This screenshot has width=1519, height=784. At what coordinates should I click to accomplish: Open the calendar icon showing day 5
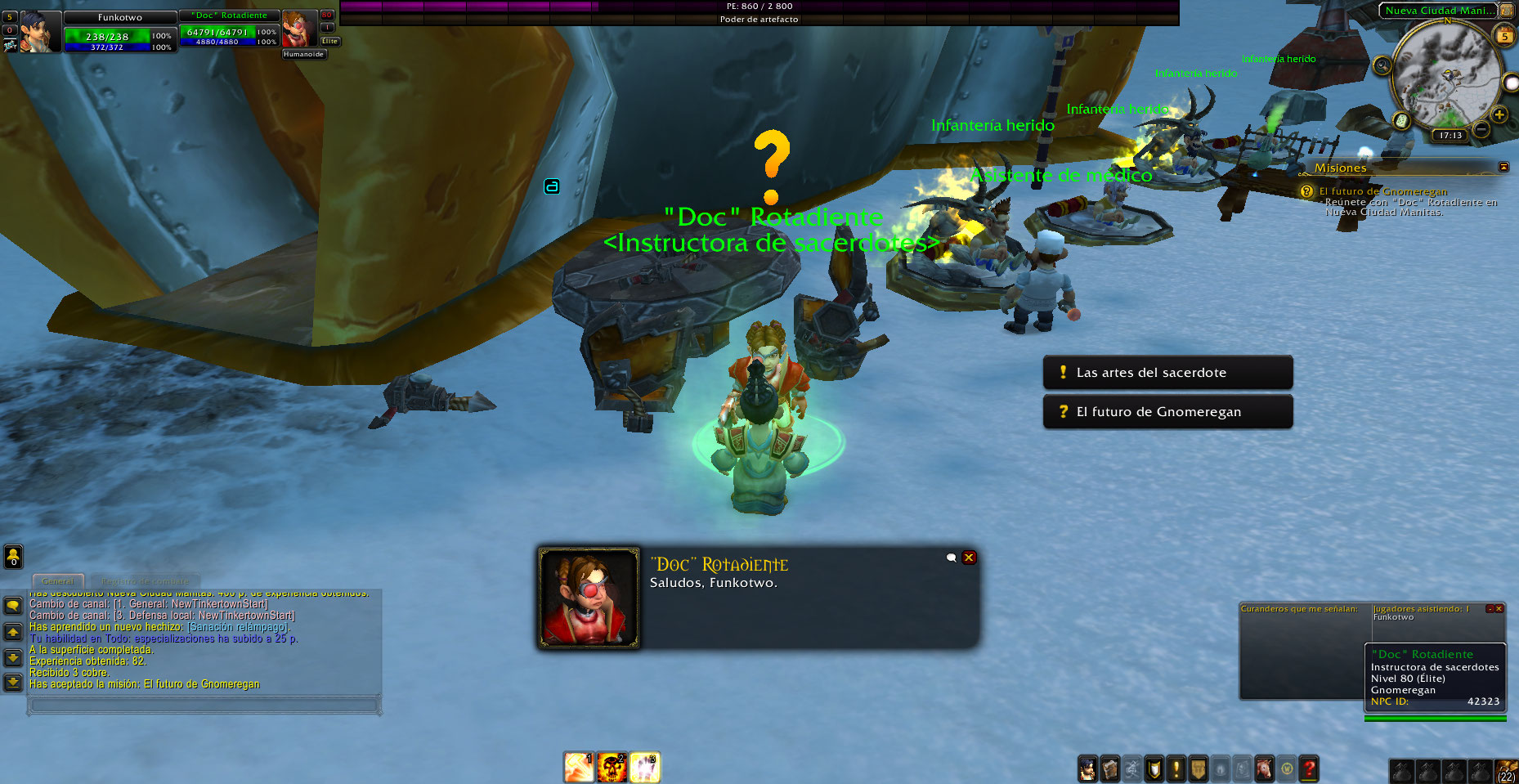(x=1504, y=36)
